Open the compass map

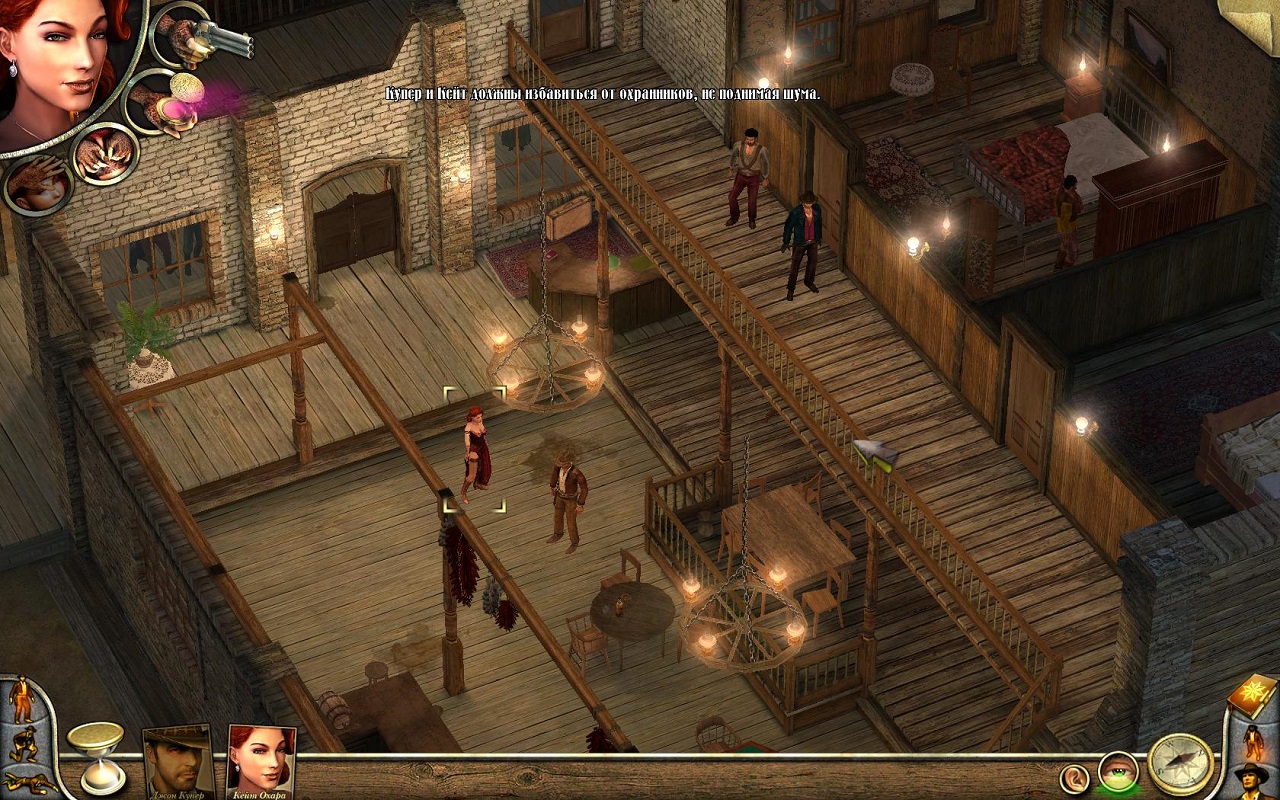[x=1180, y=763]
